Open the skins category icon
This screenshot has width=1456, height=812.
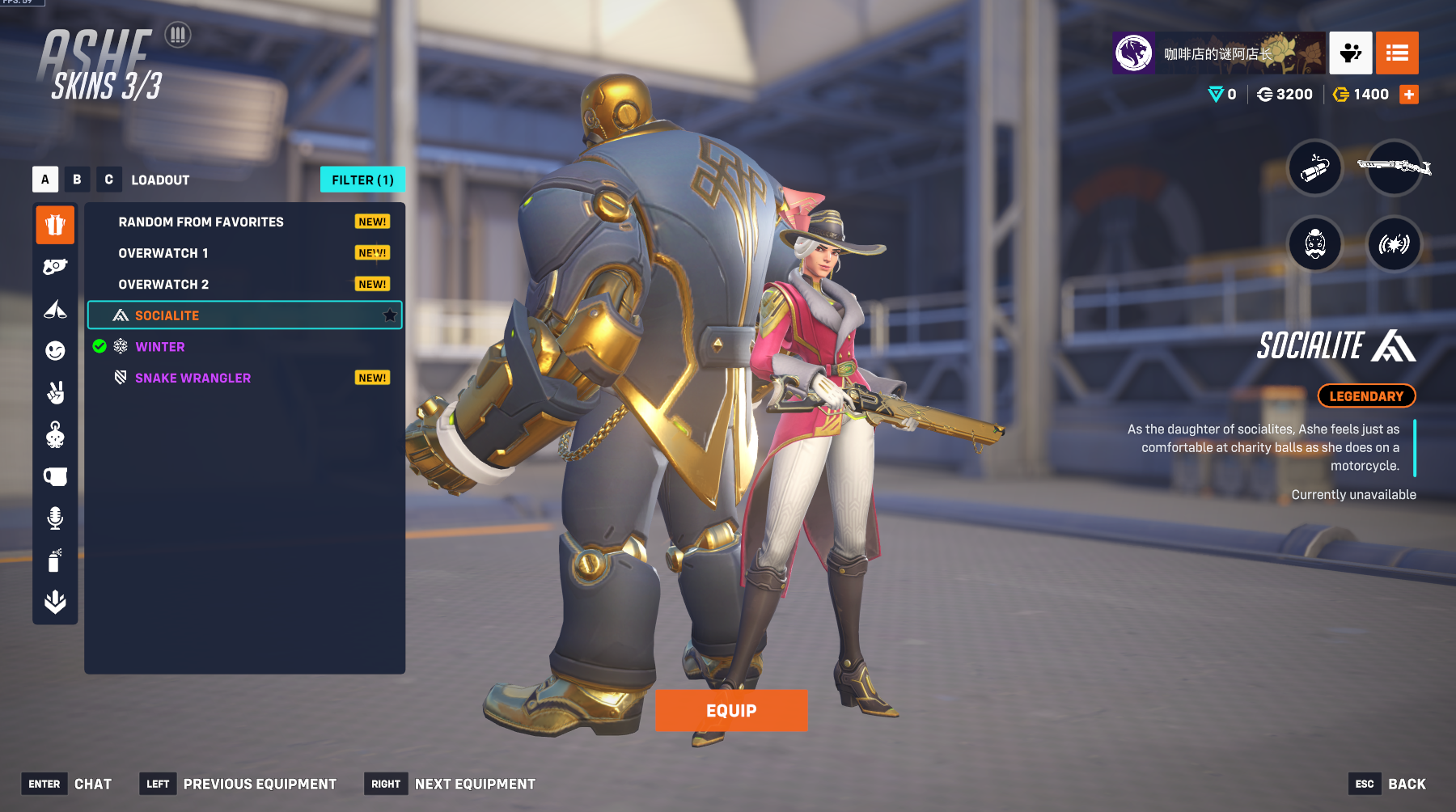tap(55, 224)
